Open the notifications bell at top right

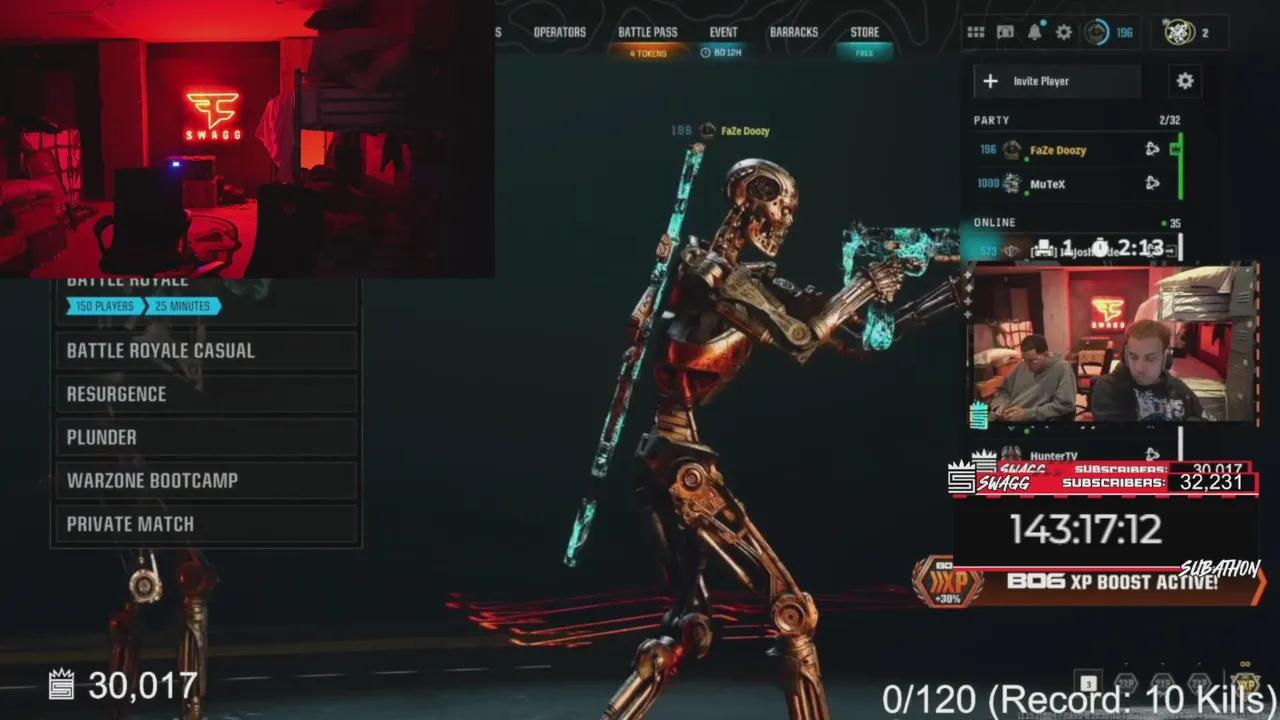click(x=1035, y=32)
